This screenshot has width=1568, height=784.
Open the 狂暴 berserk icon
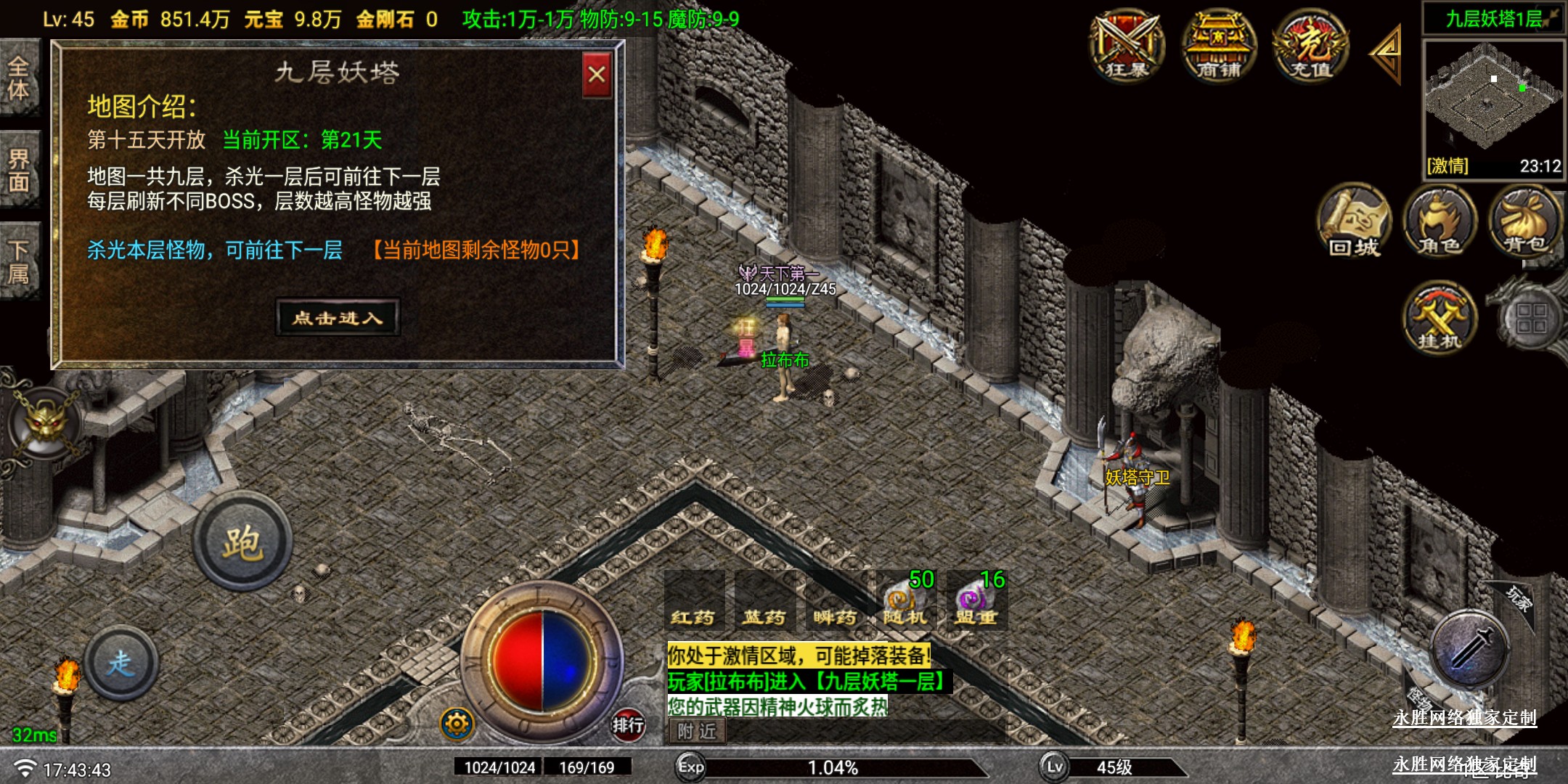click(1127, 46)
